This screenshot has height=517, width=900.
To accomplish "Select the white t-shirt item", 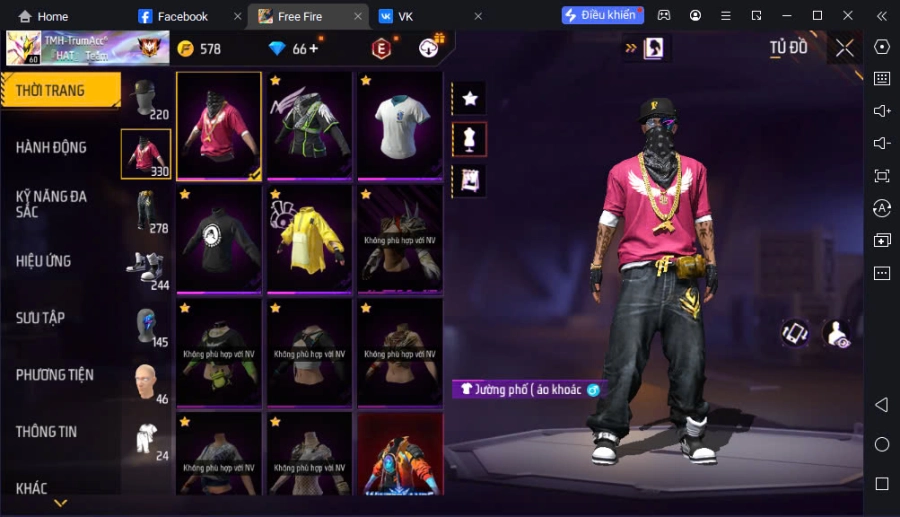I will pyautogui.click(x=400, y=126).
